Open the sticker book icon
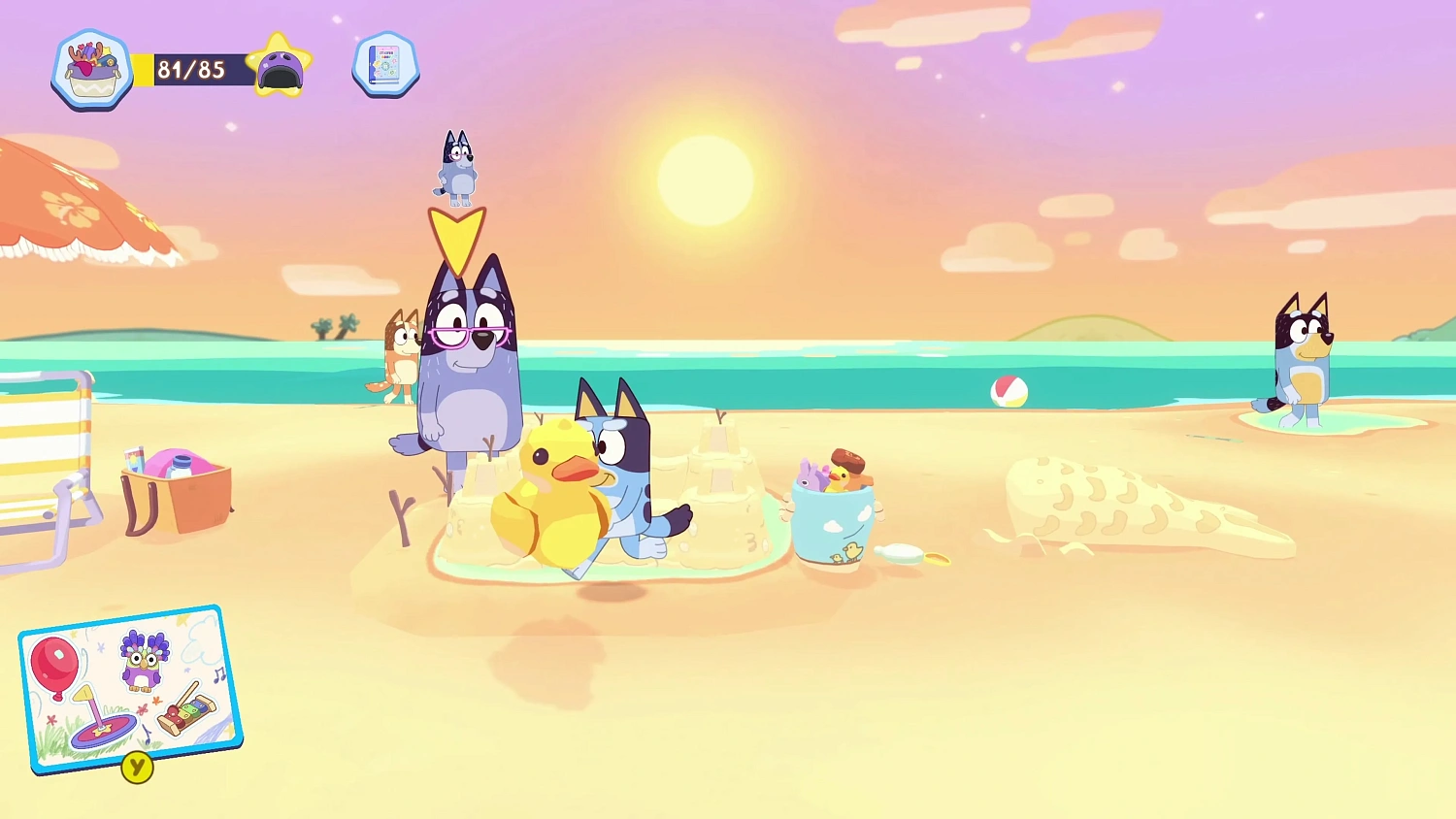 point(384,65)
